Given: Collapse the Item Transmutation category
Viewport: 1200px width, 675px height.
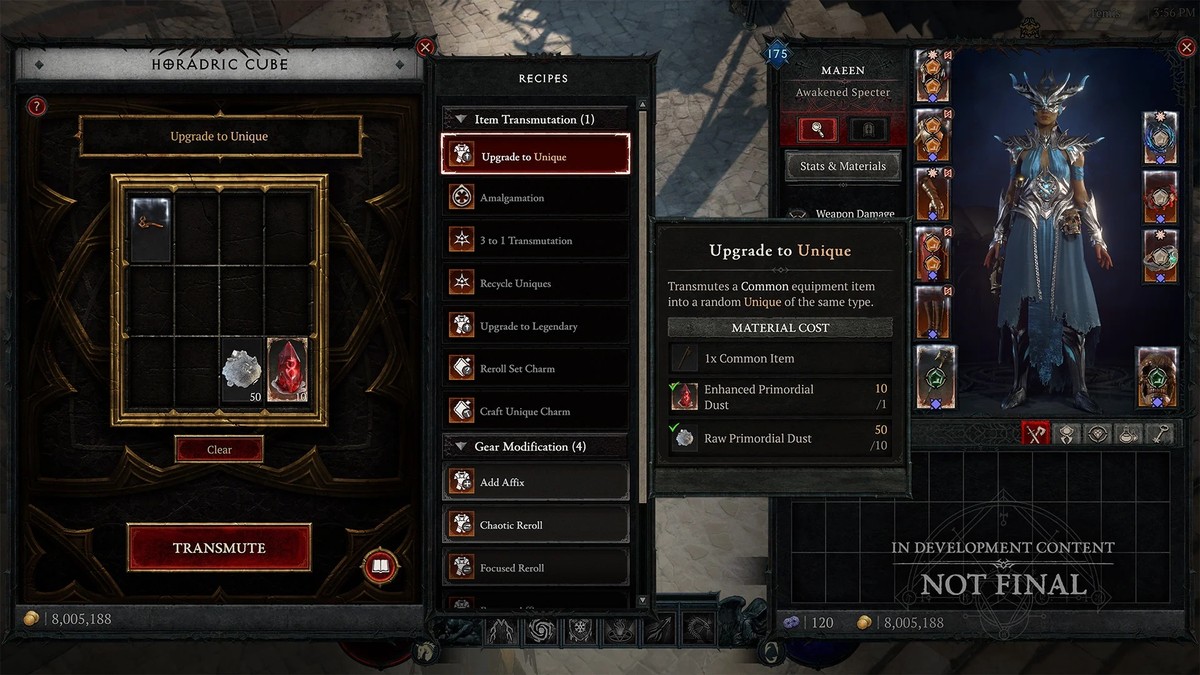Looking at the screenshot, I should (461, 119).
